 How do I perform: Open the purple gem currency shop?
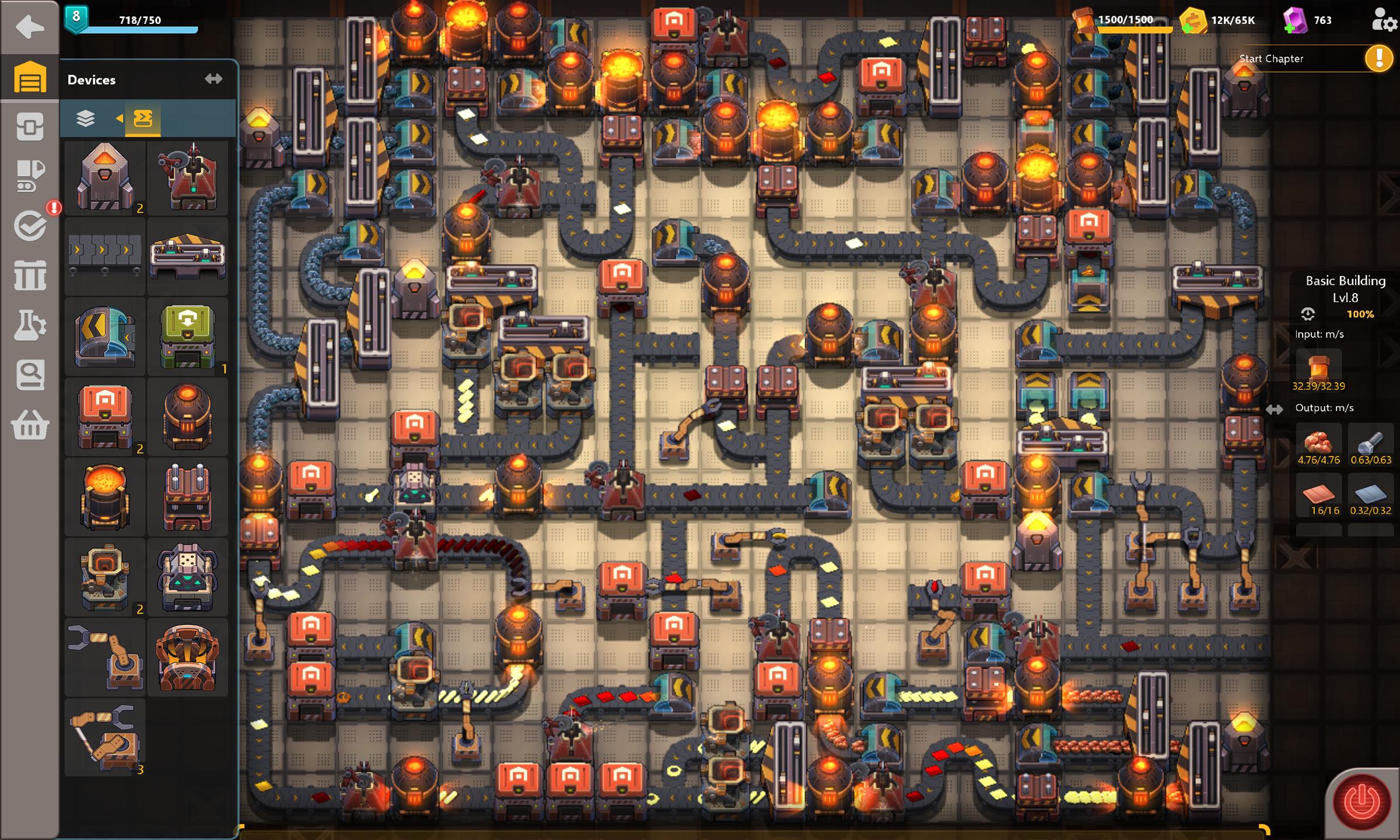pyautogui.click(x=1295, y=21)
